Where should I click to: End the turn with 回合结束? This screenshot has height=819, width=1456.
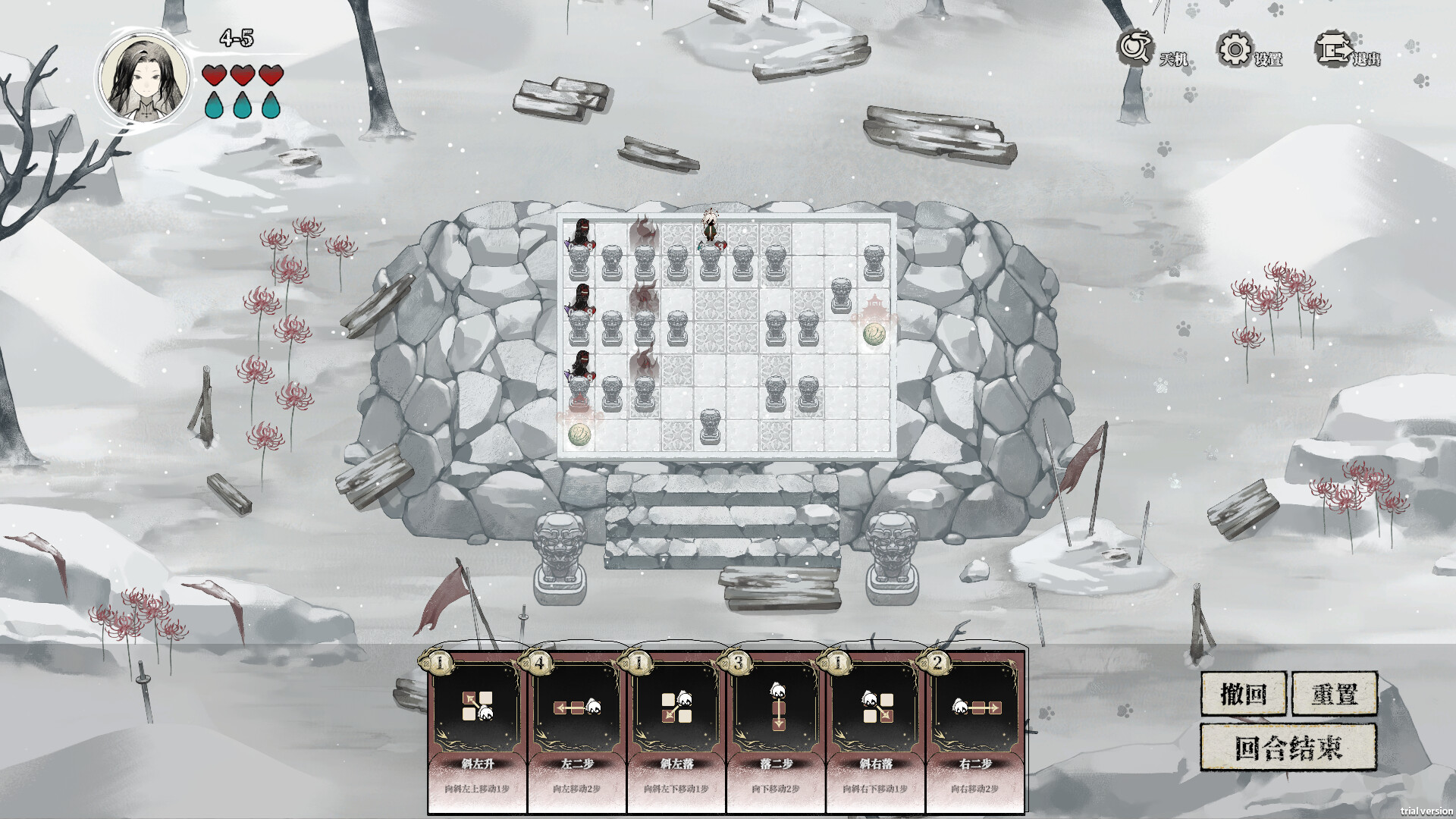[x=1288, y=747]
